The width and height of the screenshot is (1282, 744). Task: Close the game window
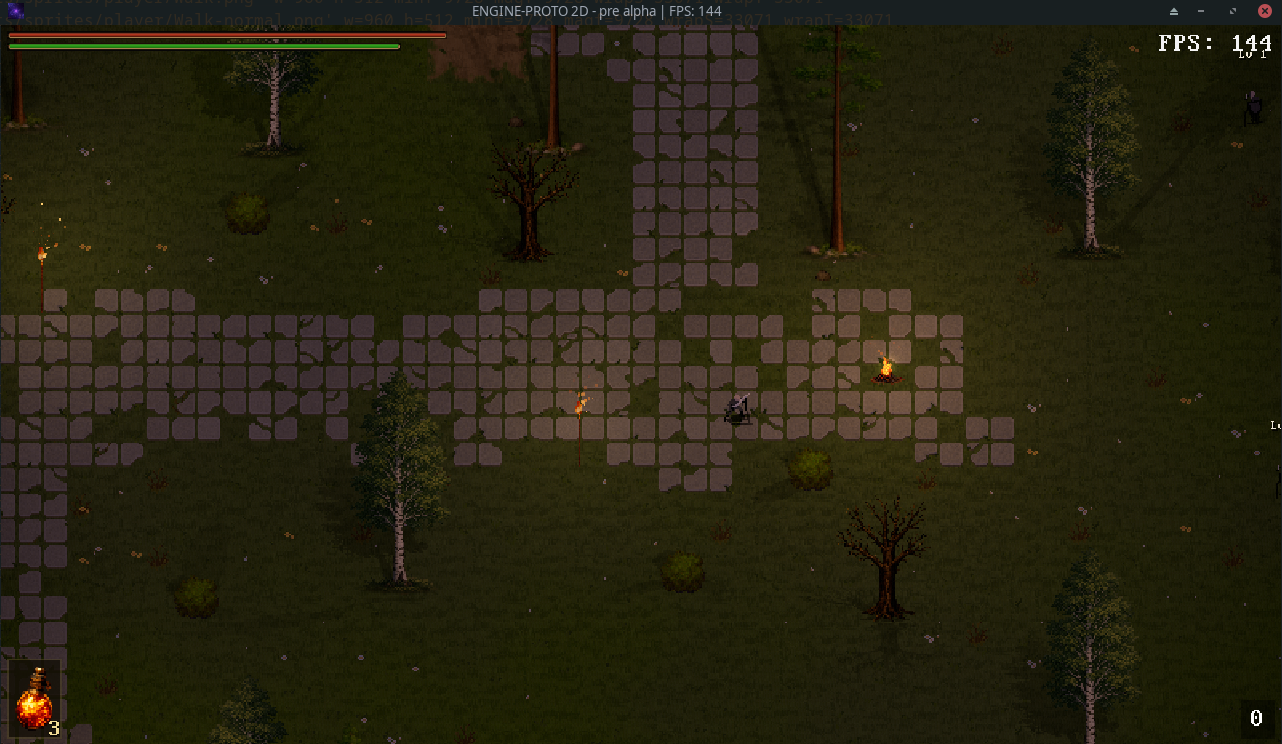pyautogui.click(x=1264, y=11)
